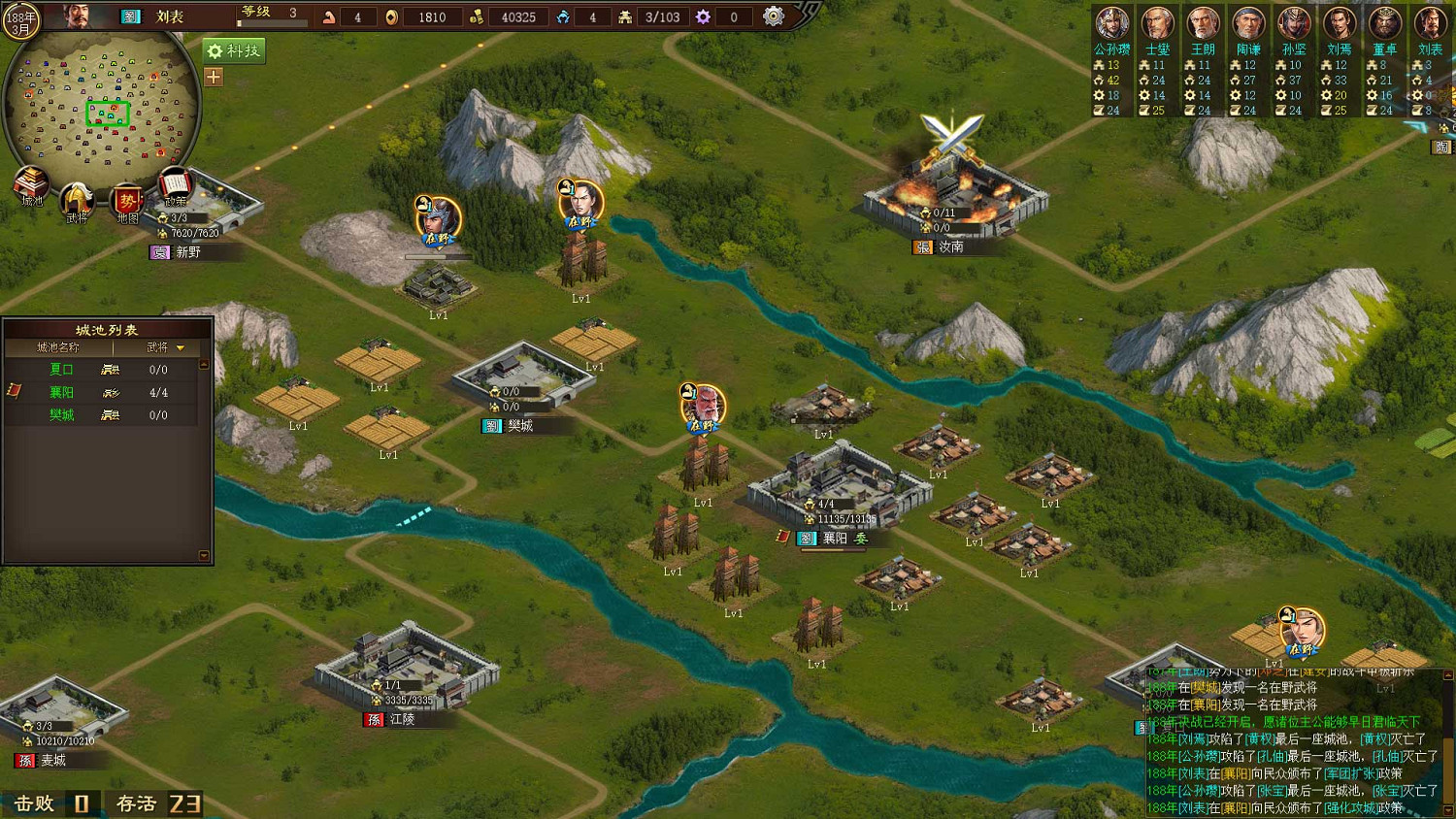Open the 科技 technology panel

click(x=234, y=50)
